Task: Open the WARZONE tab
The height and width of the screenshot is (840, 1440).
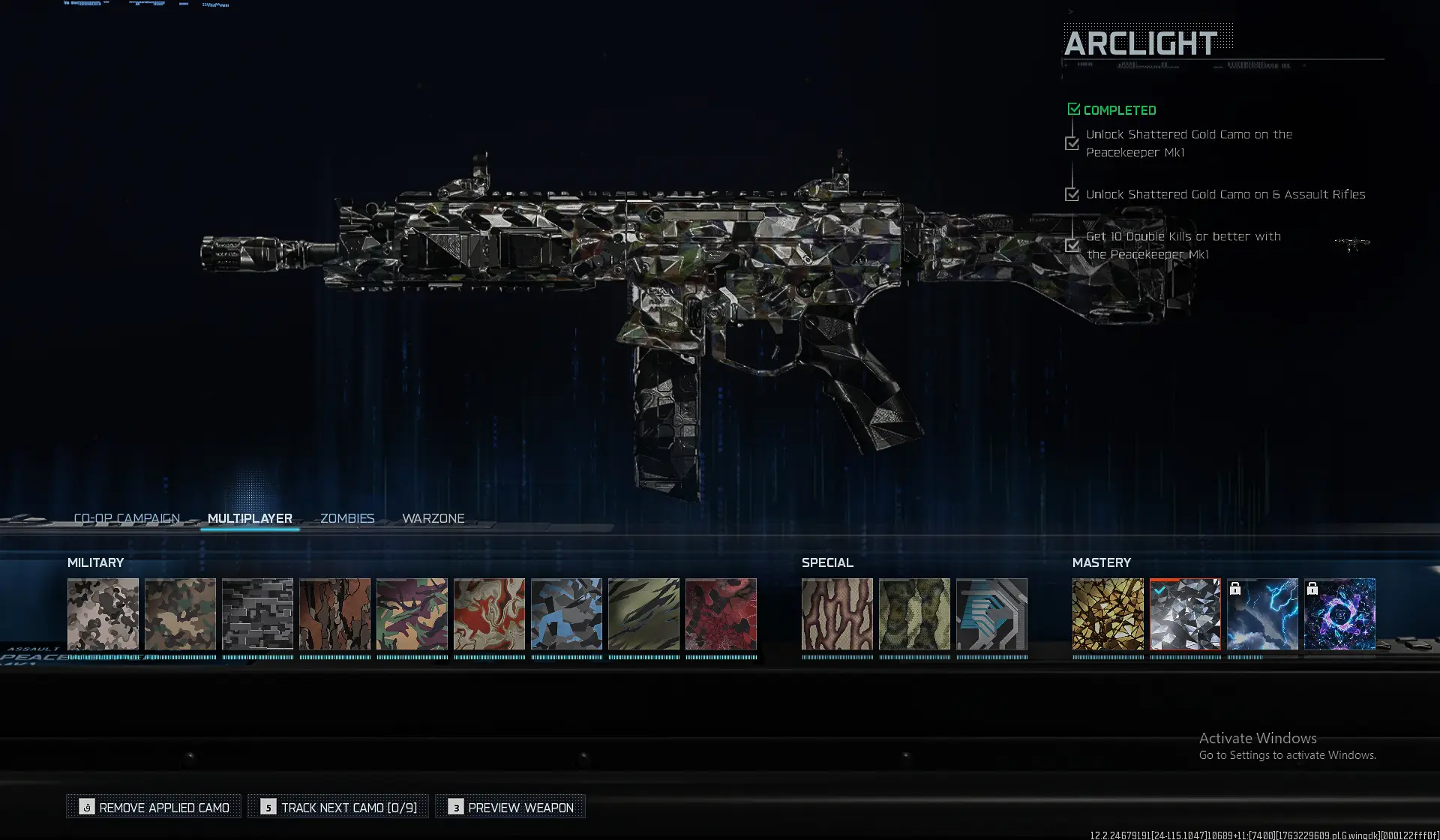Action: (433, 517)
